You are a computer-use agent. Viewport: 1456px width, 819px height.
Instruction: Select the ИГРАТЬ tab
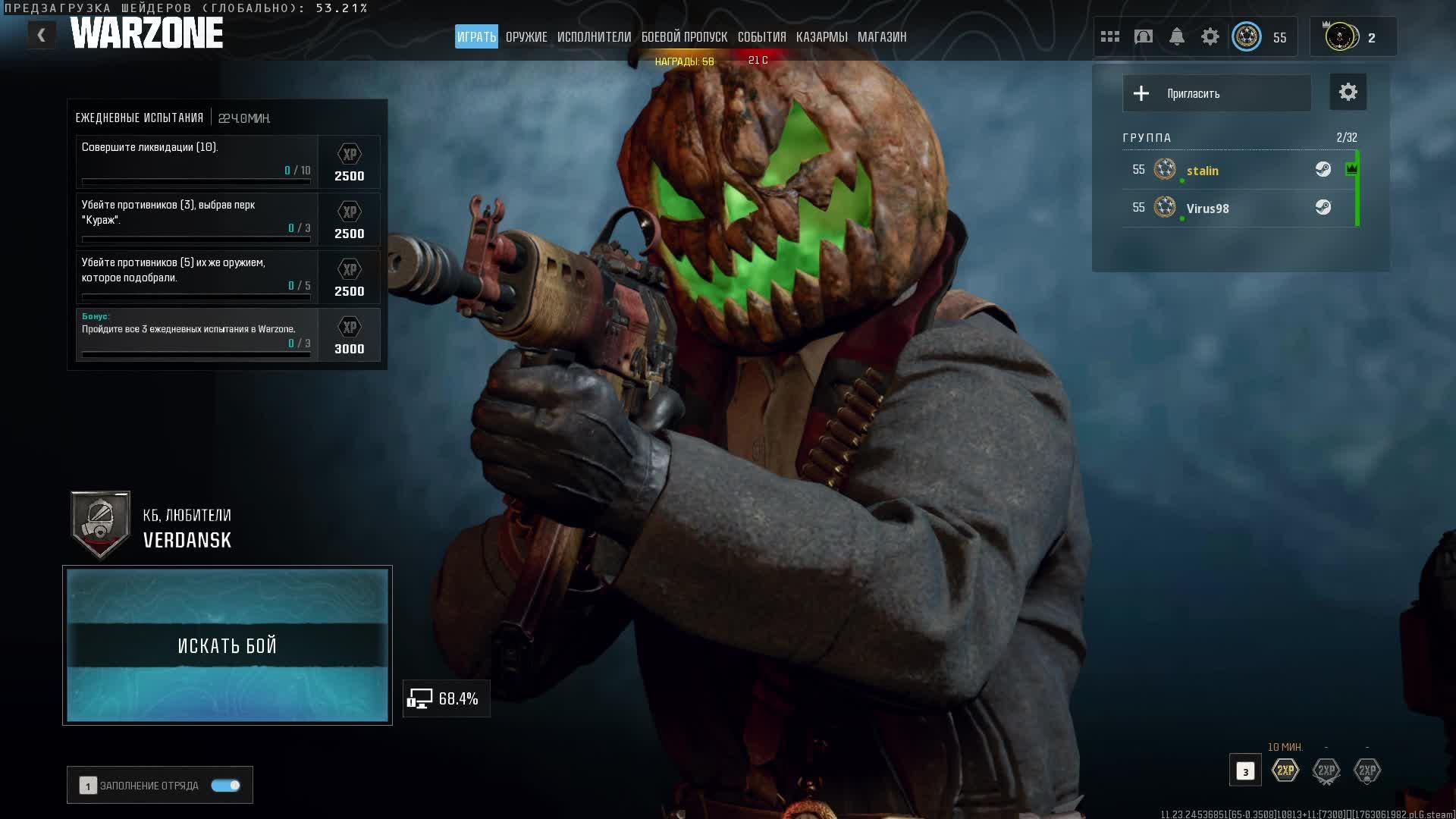point(476,37)
